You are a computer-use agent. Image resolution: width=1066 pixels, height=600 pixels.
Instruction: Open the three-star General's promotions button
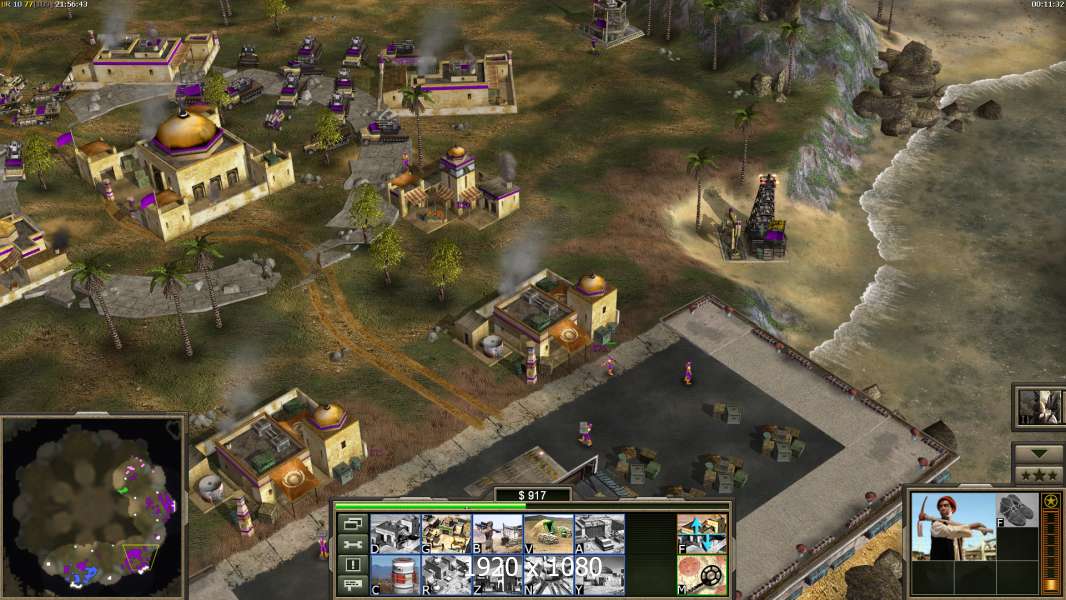click(1038, 473)
